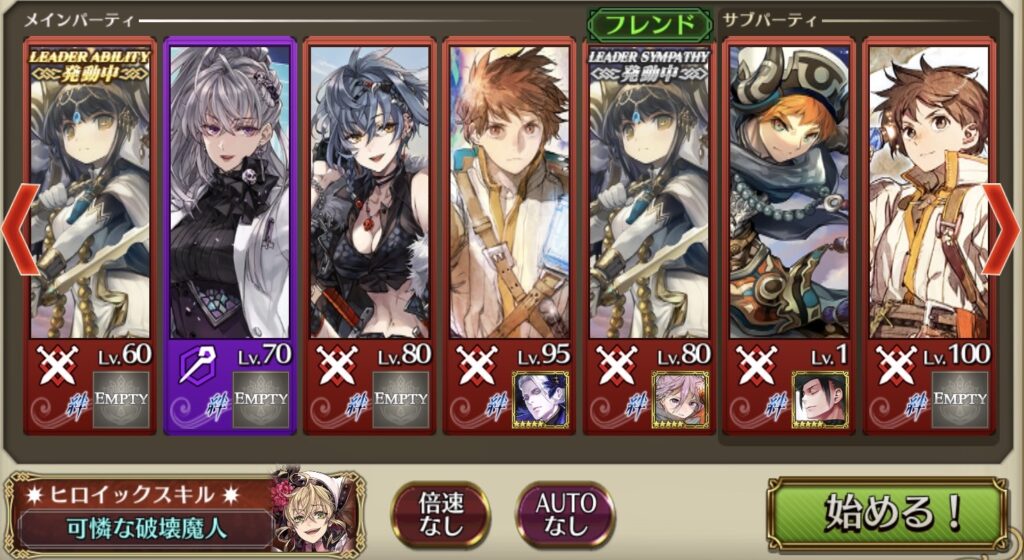Open the EMPTY bond slot on Lv.70 card
Screen dimensions: 1024x560
(x=260, y=399)
